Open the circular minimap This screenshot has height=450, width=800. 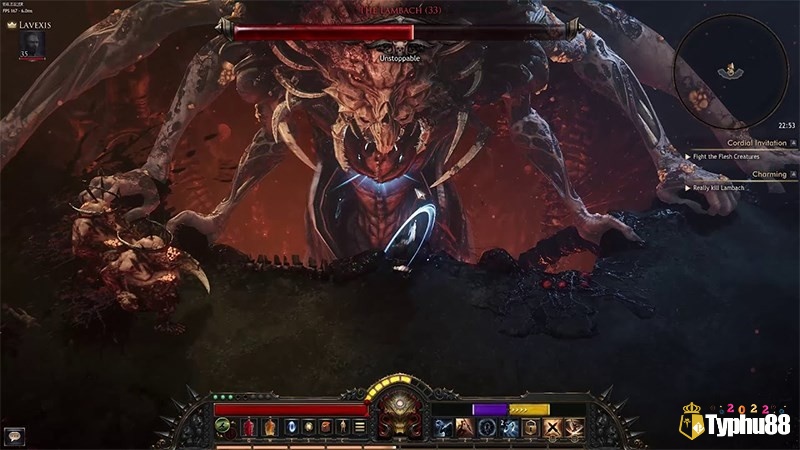click(x=731, y=67)
